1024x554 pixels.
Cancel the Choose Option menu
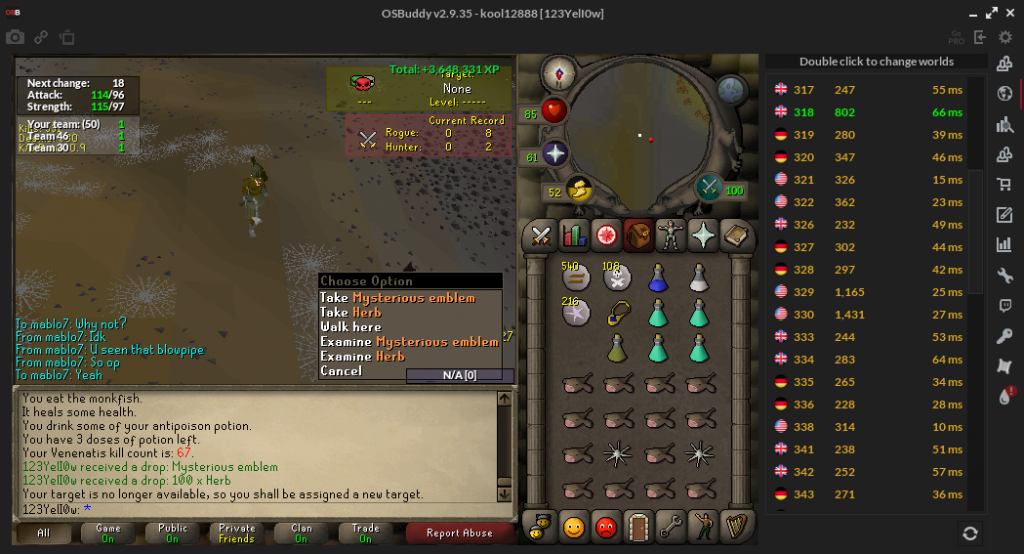pos(341,371)
